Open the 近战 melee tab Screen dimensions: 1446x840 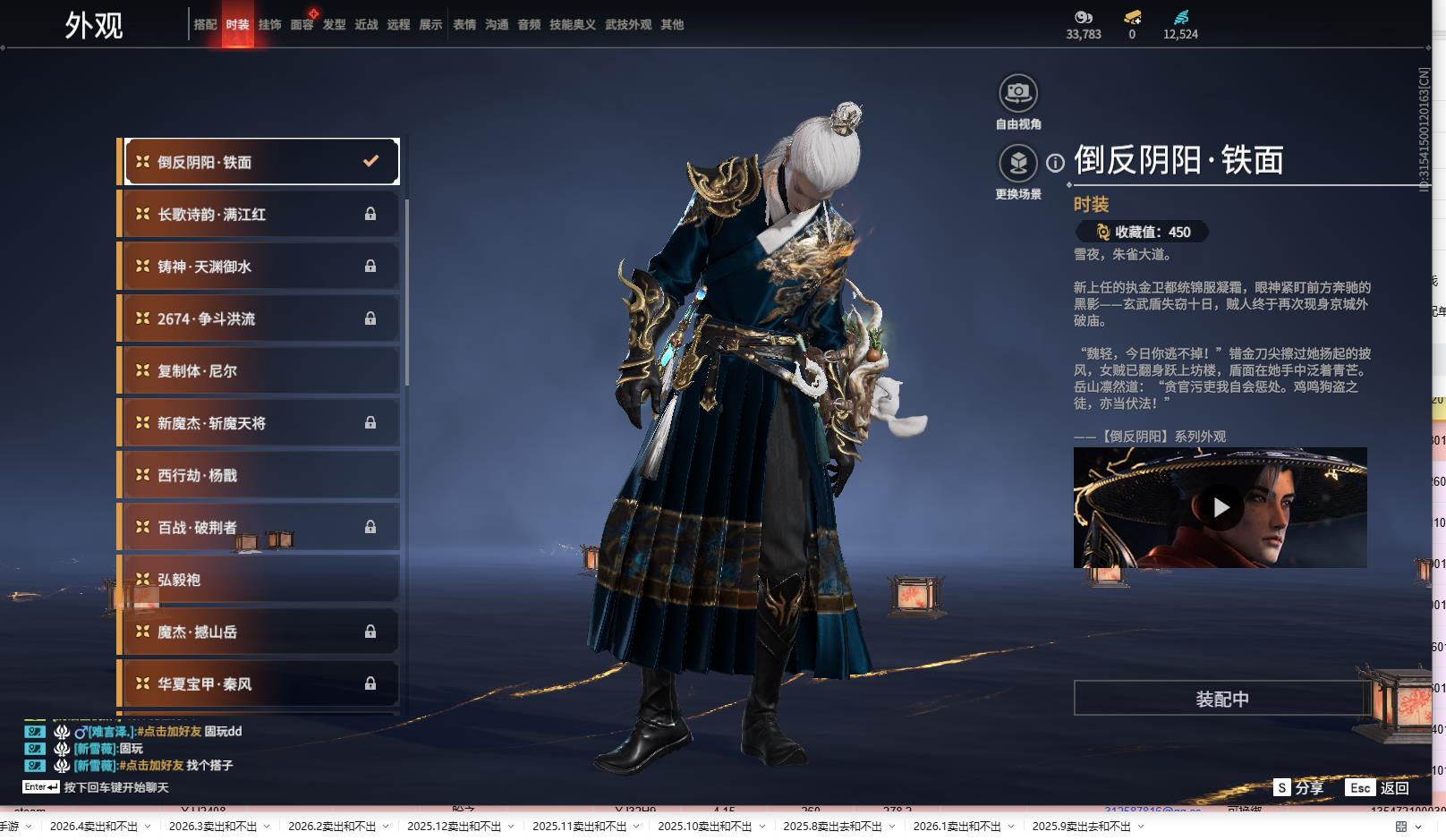[366, 25]
